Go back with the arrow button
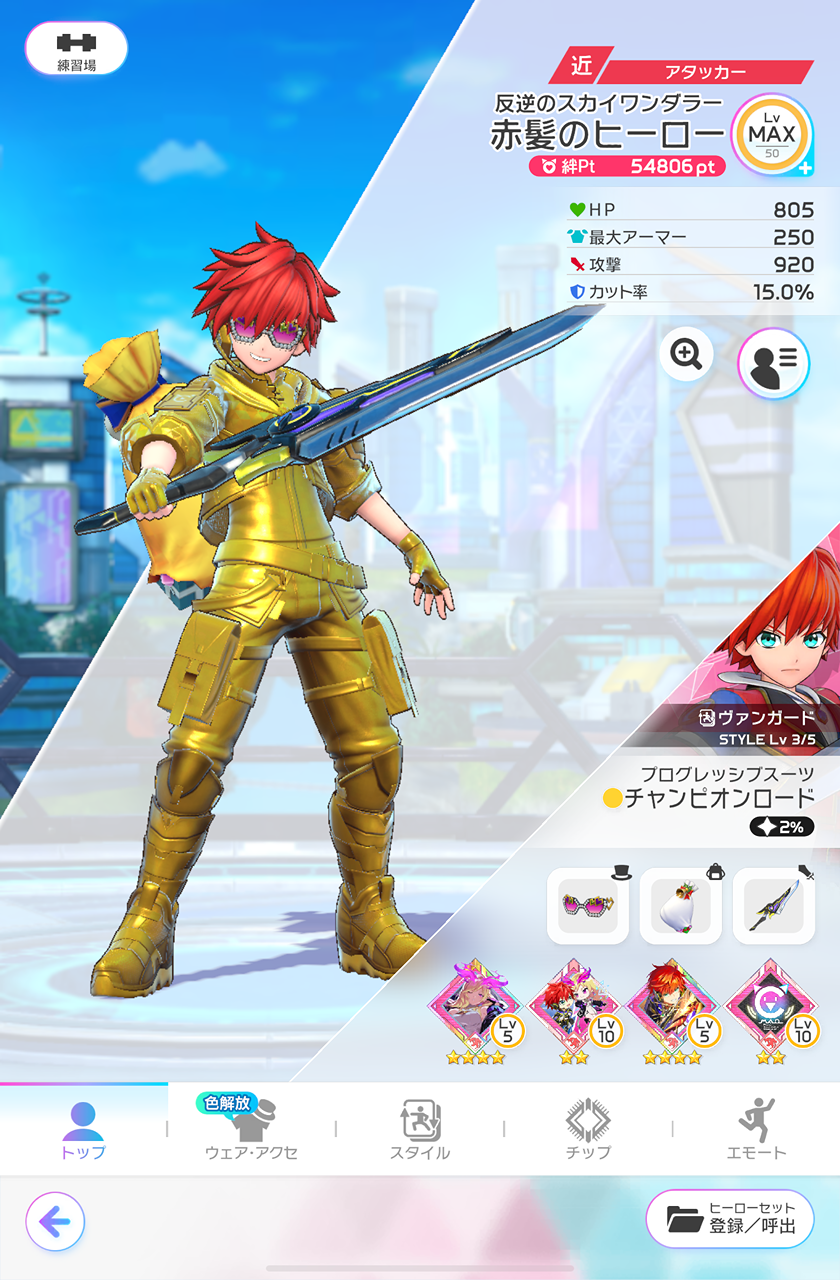The height and width of the screenshot is (1280, 840). [x=55, y=1221]
